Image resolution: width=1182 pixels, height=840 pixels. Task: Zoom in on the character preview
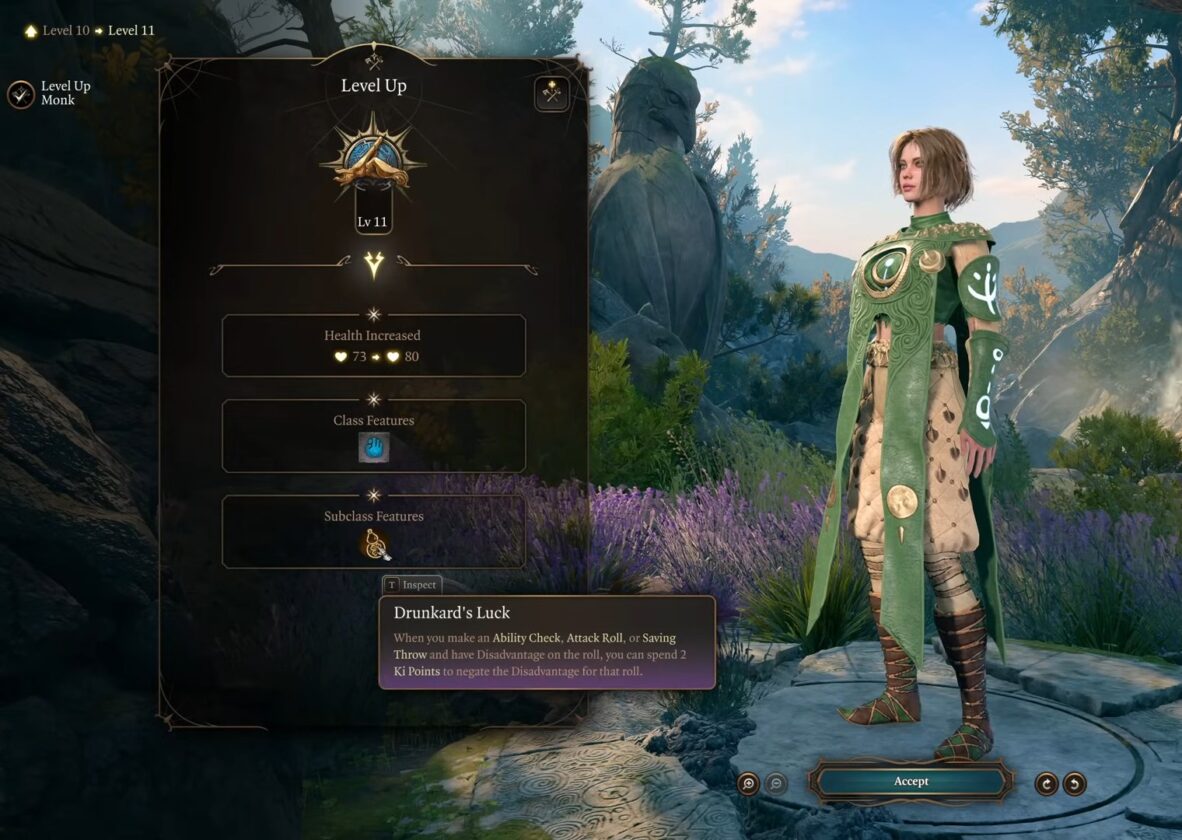click(748, 783)
